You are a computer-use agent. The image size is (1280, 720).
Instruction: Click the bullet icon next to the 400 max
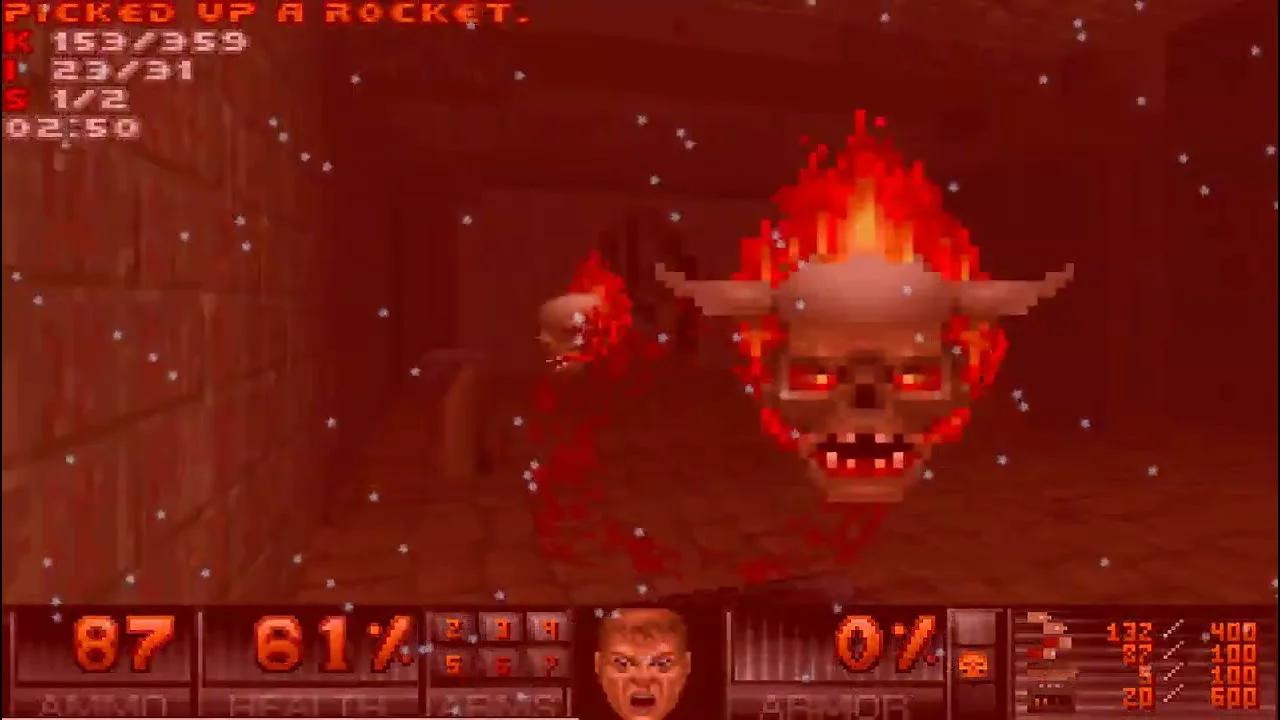coord(1203,635)
